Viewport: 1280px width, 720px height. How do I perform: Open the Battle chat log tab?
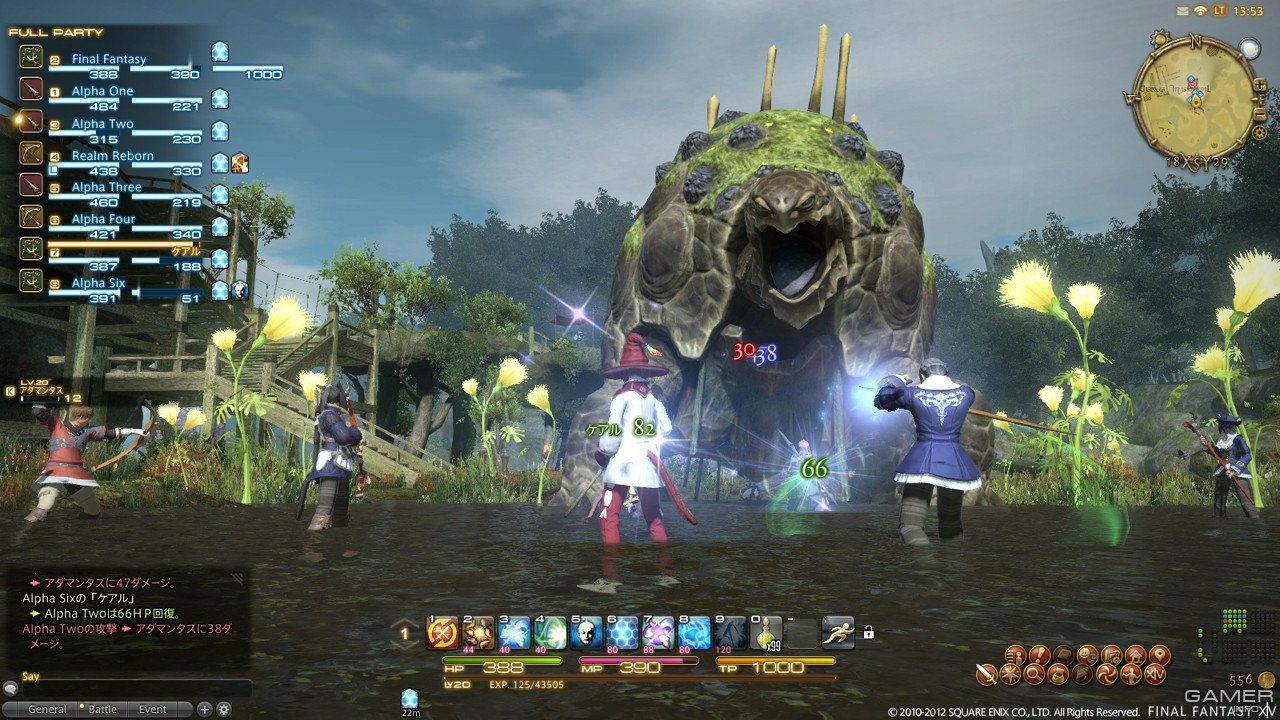(103, 709)
